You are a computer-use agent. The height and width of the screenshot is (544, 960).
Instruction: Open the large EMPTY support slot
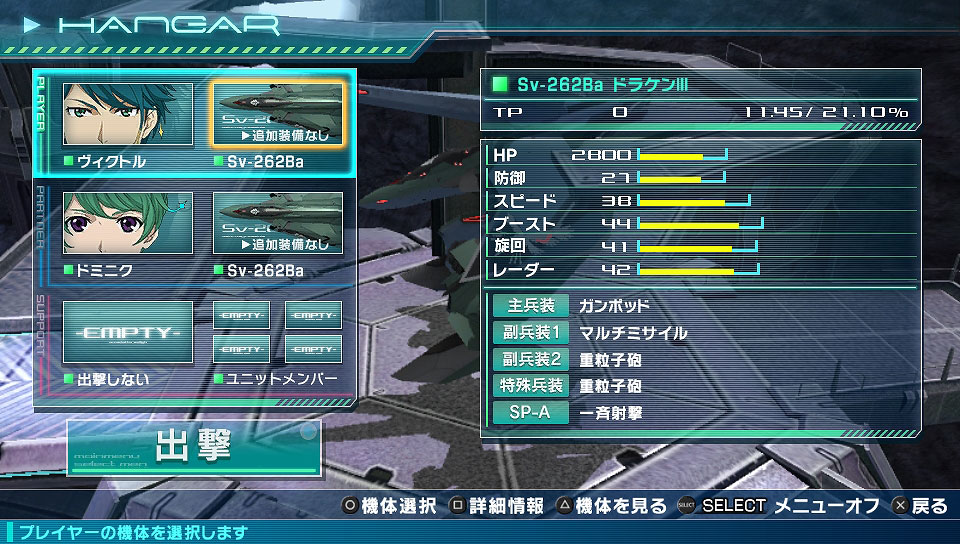[x=128, y=332]
